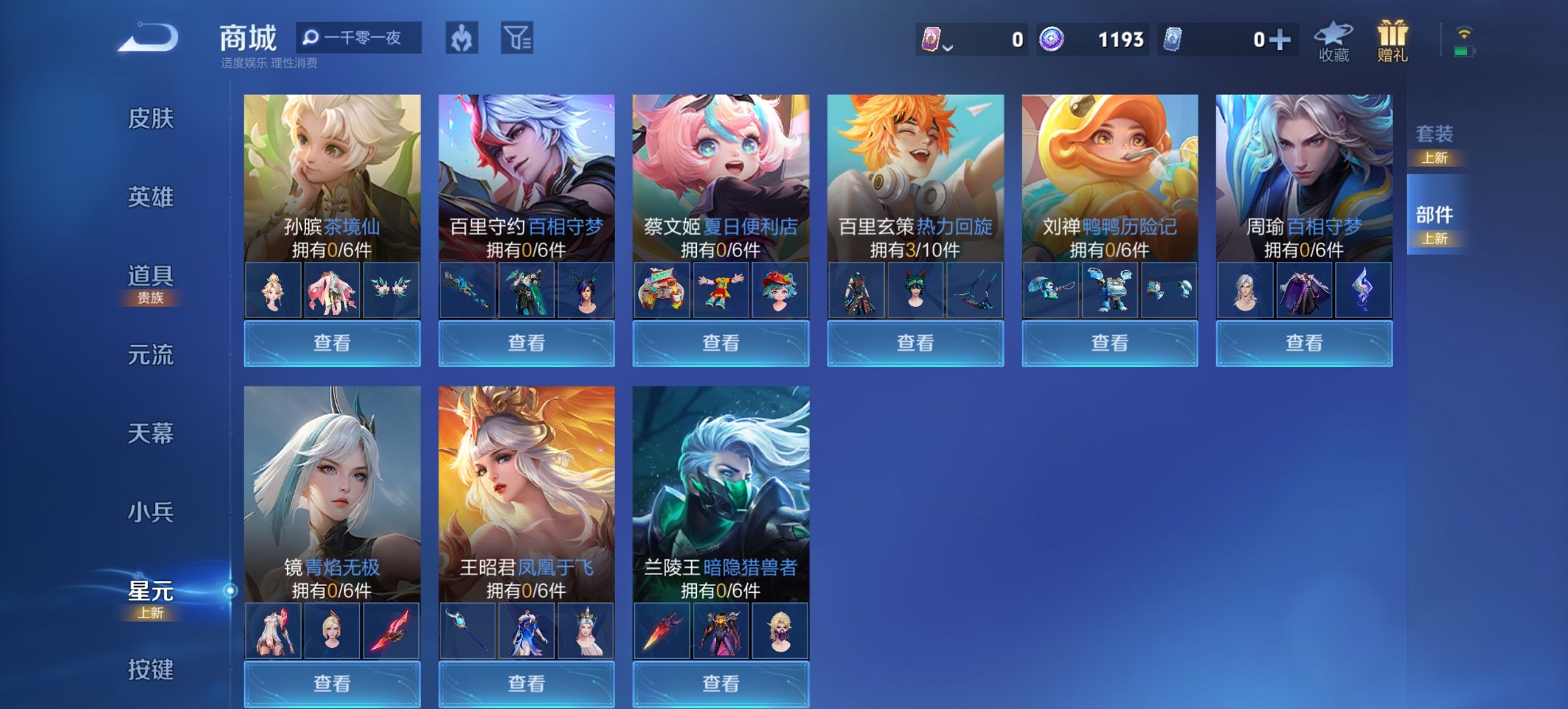Expand the purple card currency dropdown arrow
The width and height of the screenshot is (1568, 709).
pyautogui.click(x=947, y=46)
